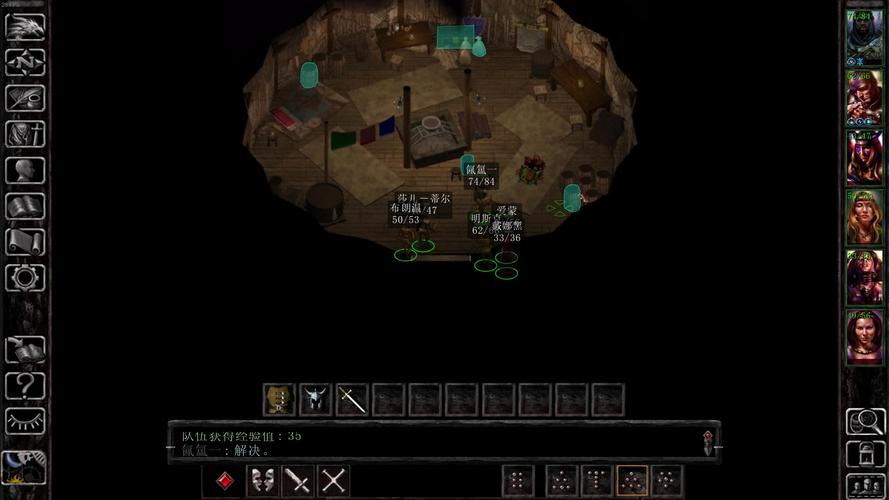Pick up the leather armor from loot
Viewport: 889px width, 500px height.
coord(278,400)
